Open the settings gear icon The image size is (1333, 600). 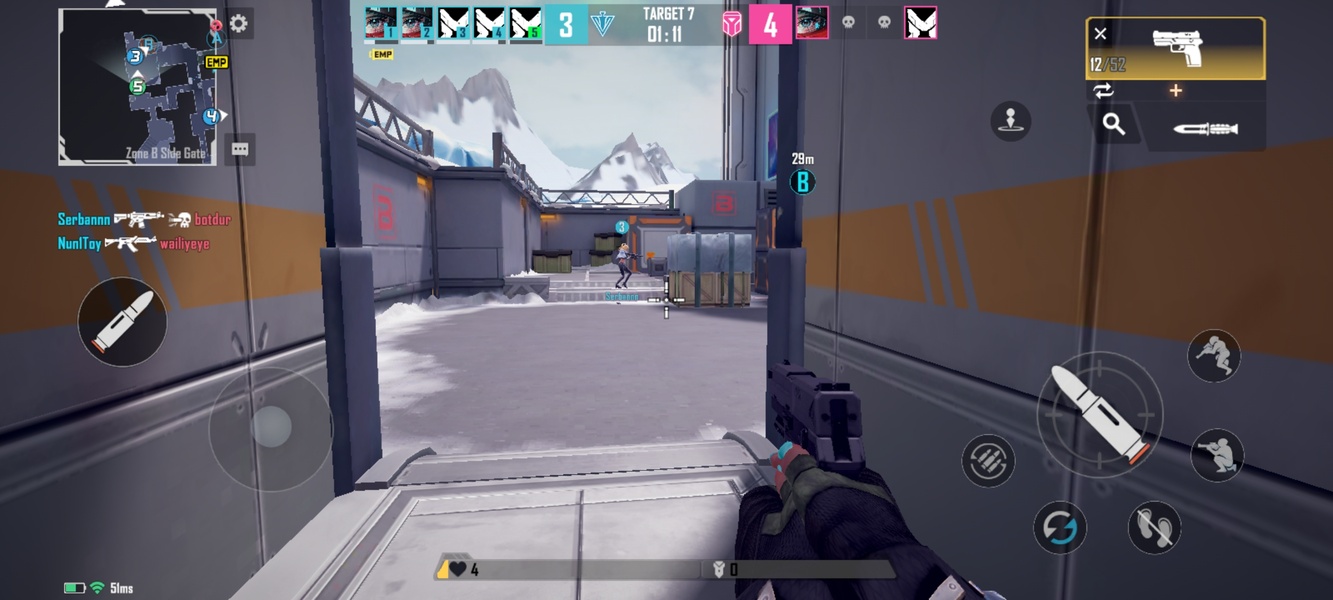pyautogui.click(x=238, y=24)
